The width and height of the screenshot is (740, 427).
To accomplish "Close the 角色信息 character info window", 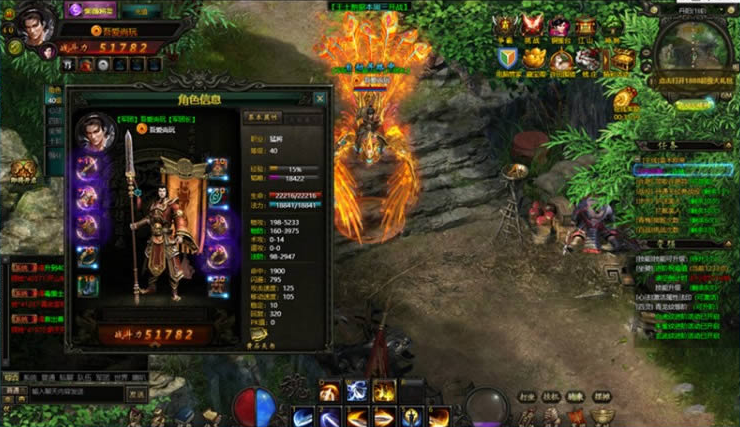I will coord(320,99).
